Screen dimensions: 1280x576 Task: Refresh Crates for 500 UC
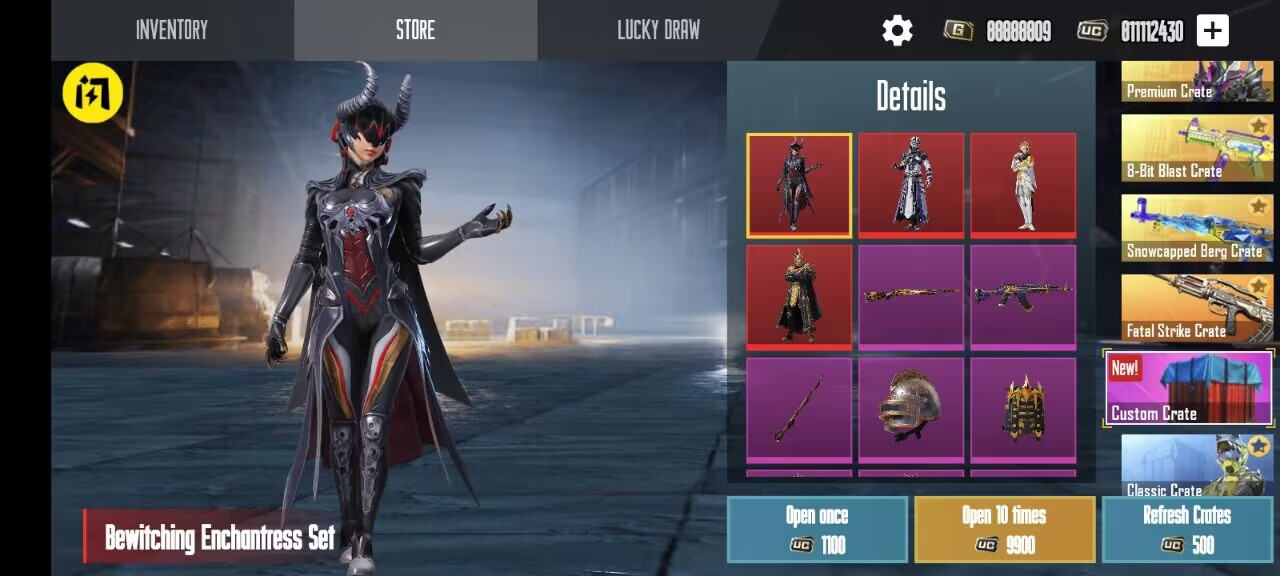click(x=1187, y=529)
